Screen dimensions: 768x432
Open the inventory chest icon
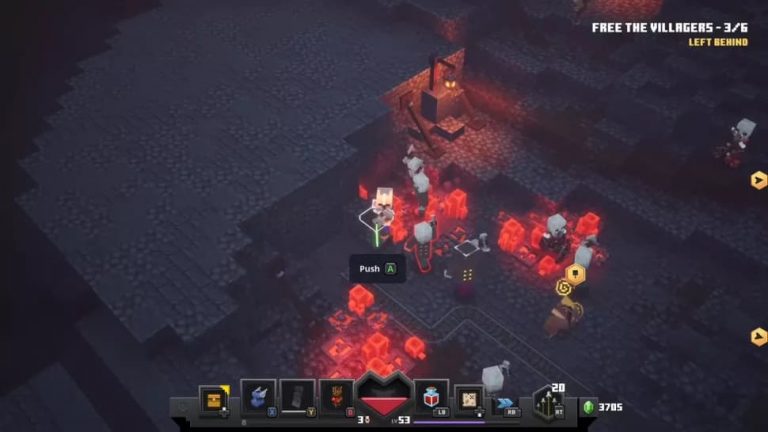(212, 399)
